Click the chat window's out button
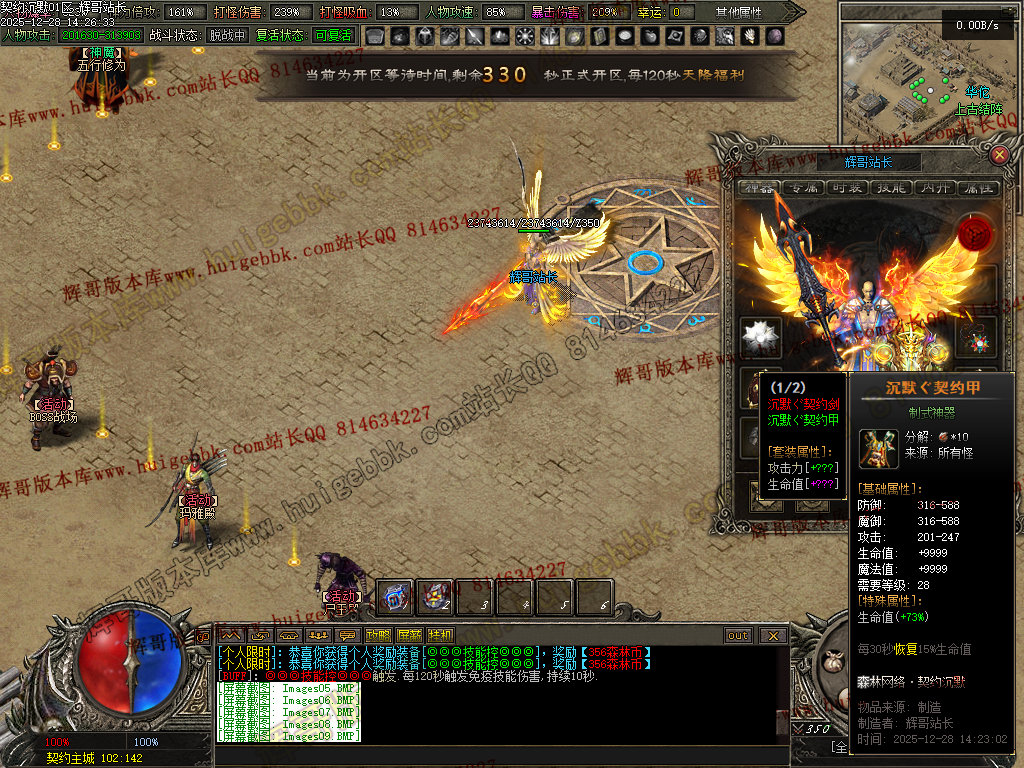This screenshot has height=768, width=1024. [738, 635]
